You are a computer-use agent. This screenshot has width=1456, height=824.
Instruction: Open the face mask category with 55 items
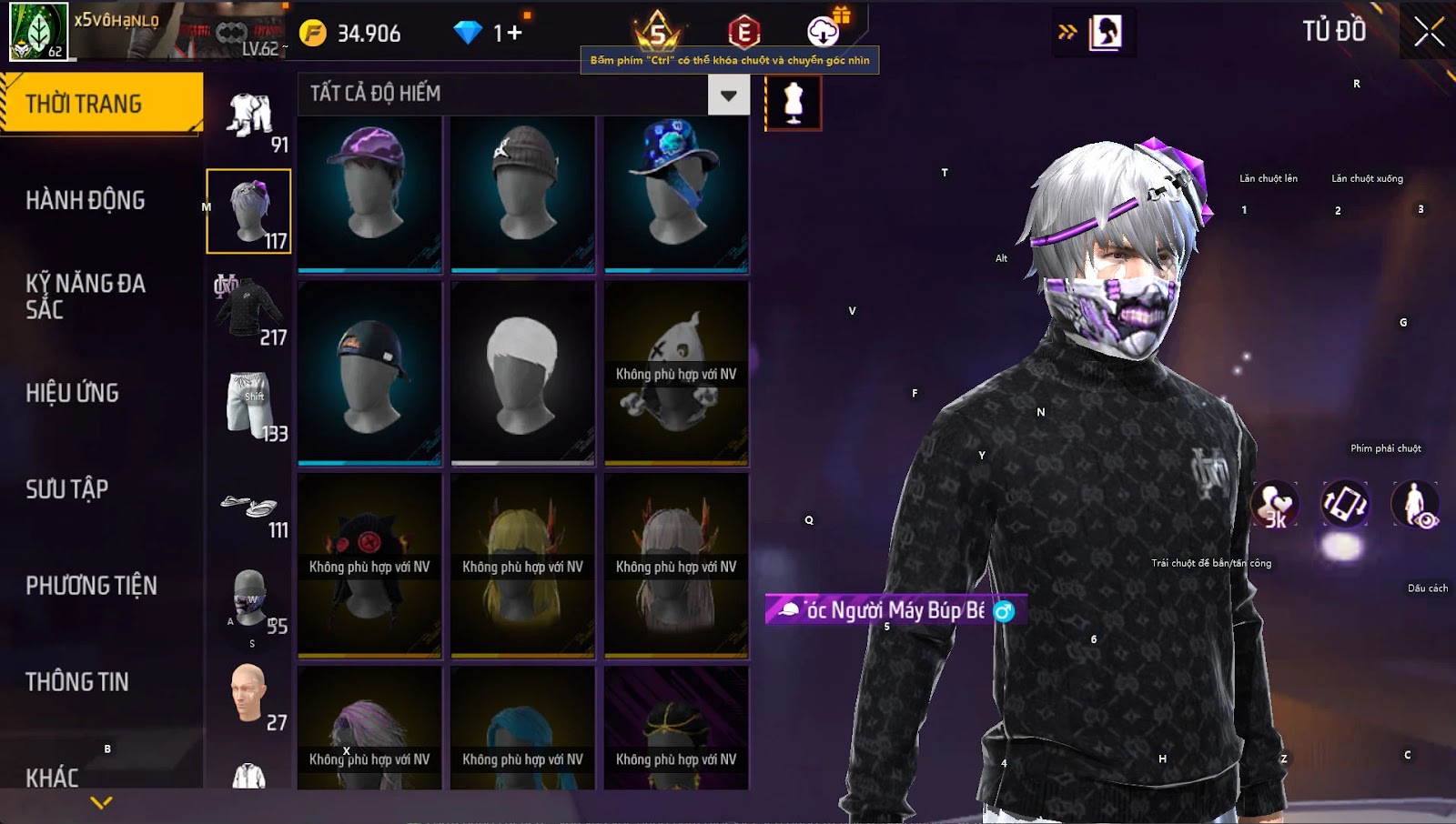pyautogui.click(x=249, y=600)
